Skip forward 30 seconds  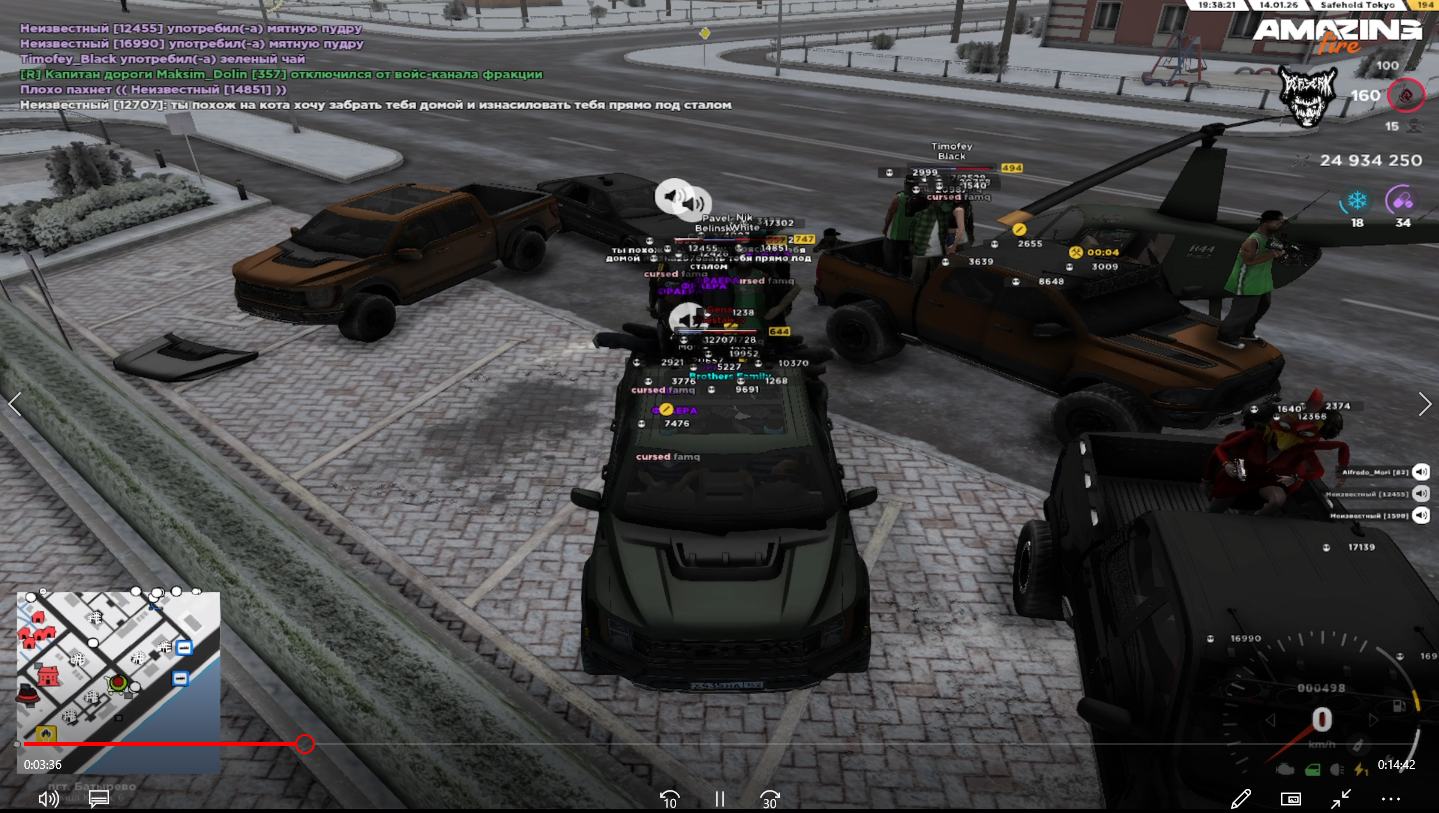click(x=769, y=799)
